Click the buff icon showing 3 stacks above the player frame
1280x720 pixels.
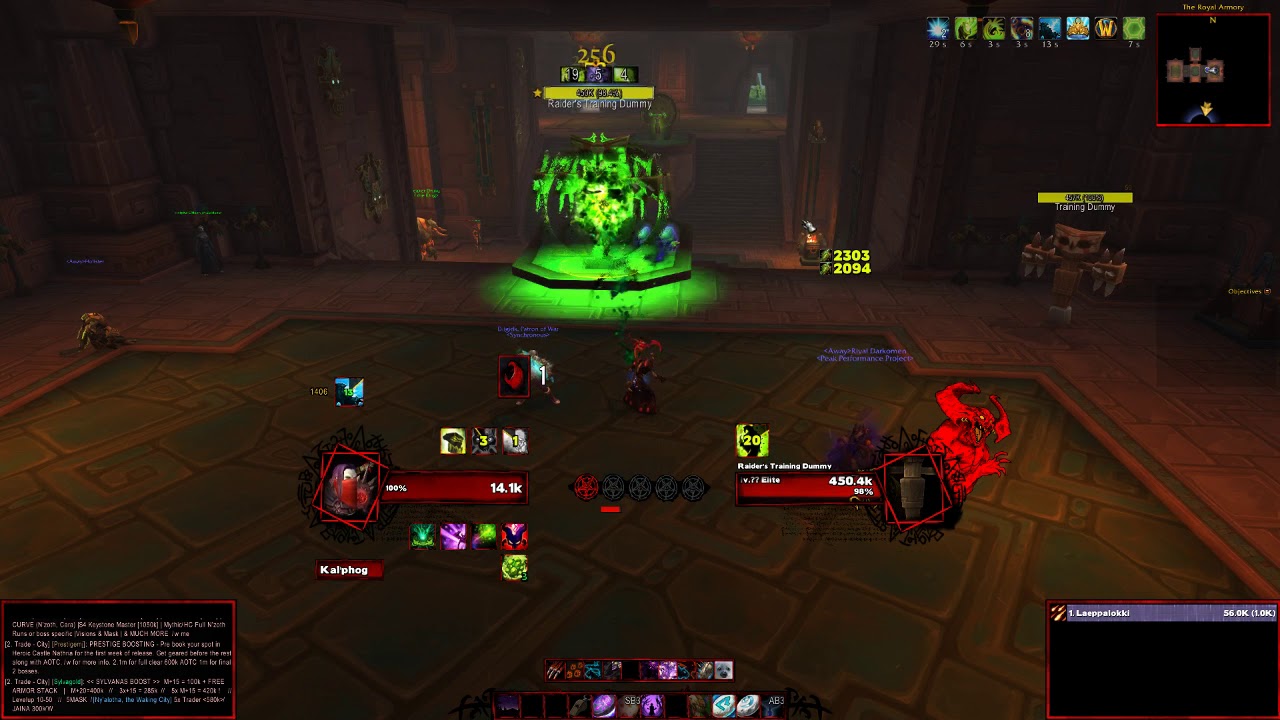click(483, 441)
